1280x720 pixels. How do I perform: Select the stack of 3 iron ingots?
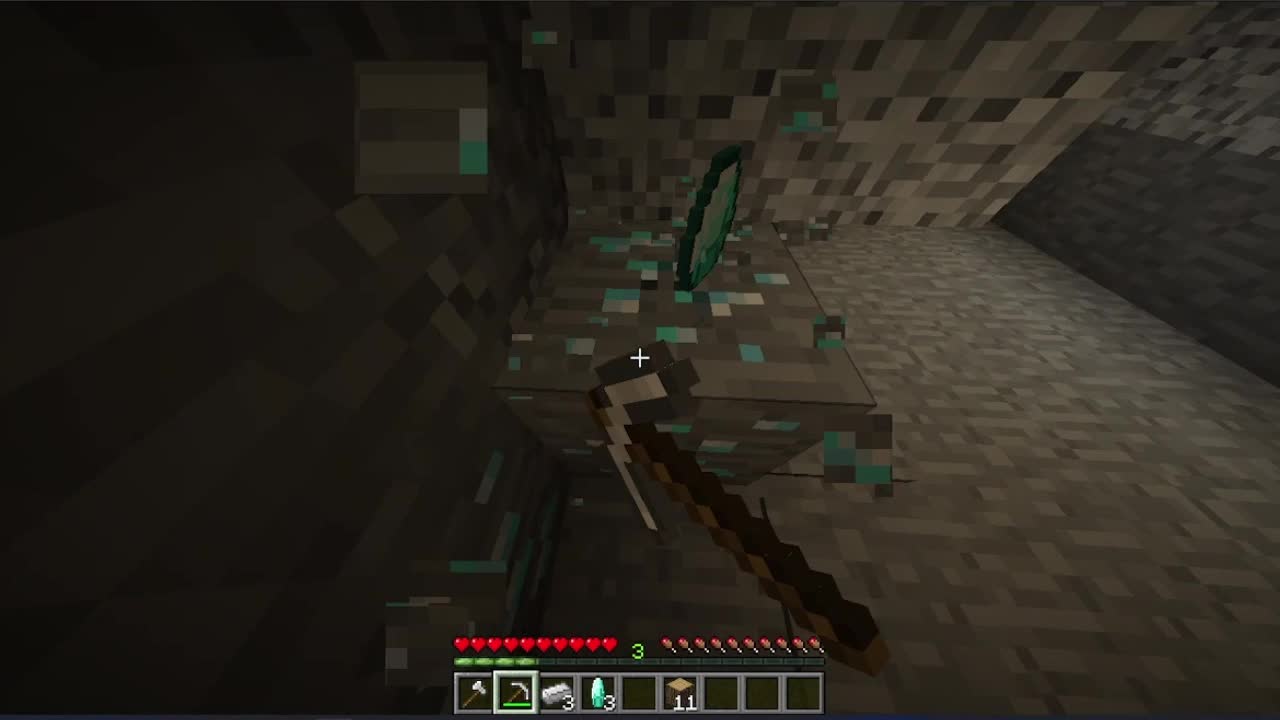pos(560,692)
